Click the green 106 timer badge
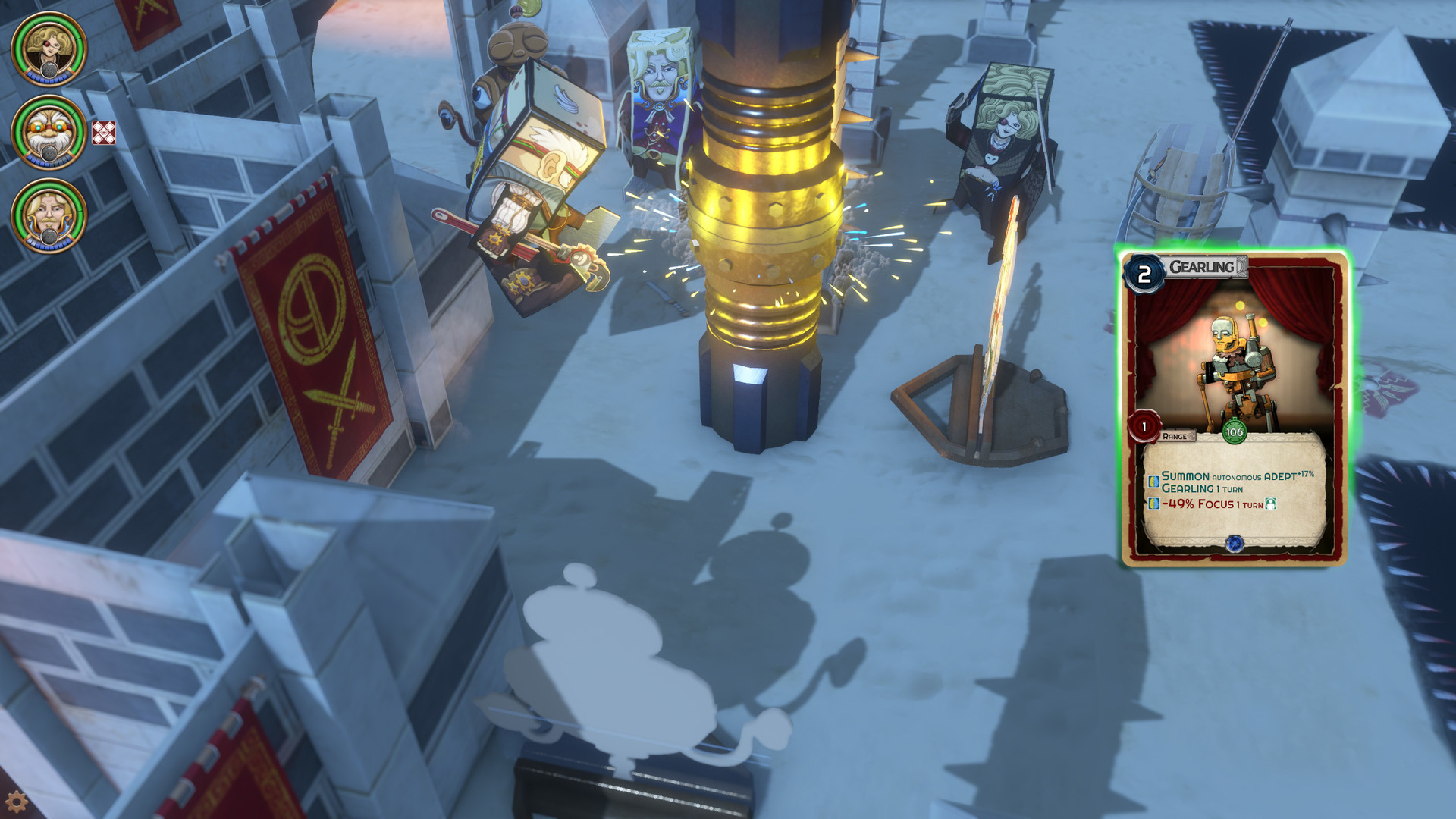 1235,431
